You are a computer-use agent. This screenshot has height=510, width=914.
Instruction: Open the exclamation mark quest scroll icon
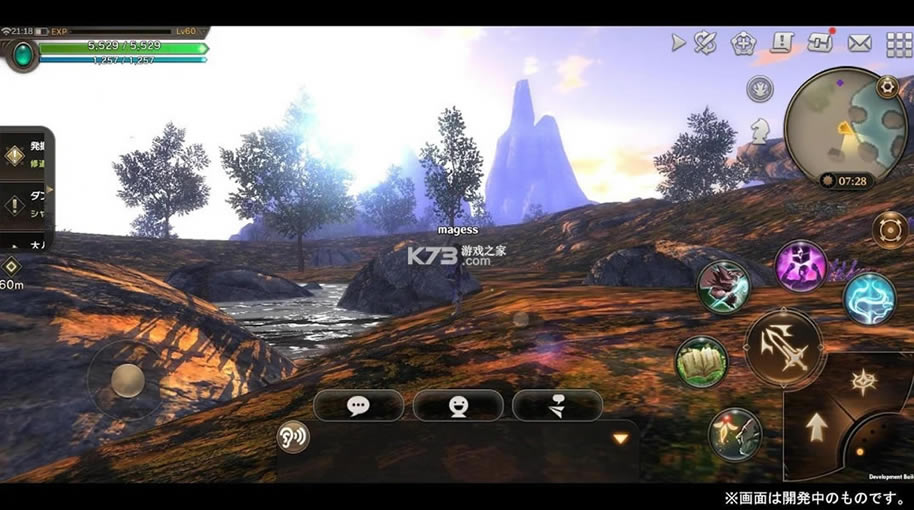(x=782, y=43)
